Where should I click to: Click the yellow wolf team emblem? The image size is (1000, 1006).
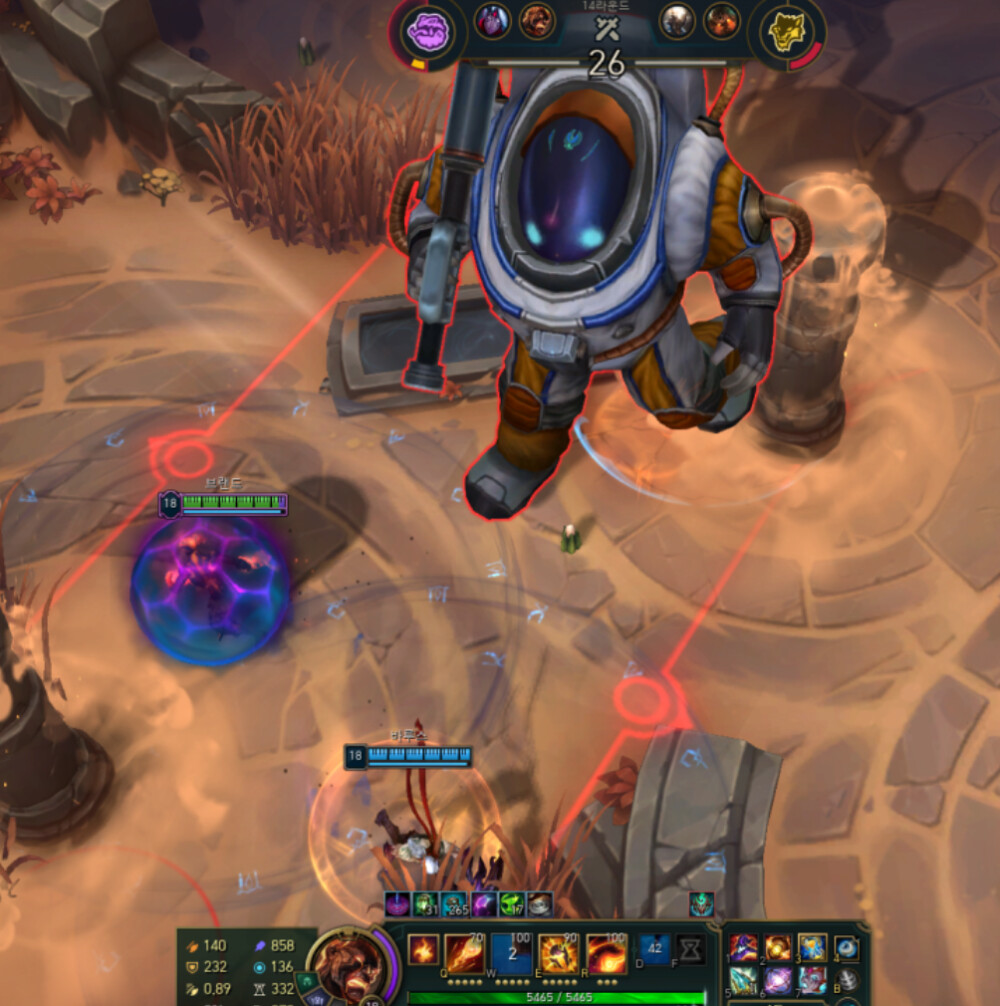click(x=784, y=32)
